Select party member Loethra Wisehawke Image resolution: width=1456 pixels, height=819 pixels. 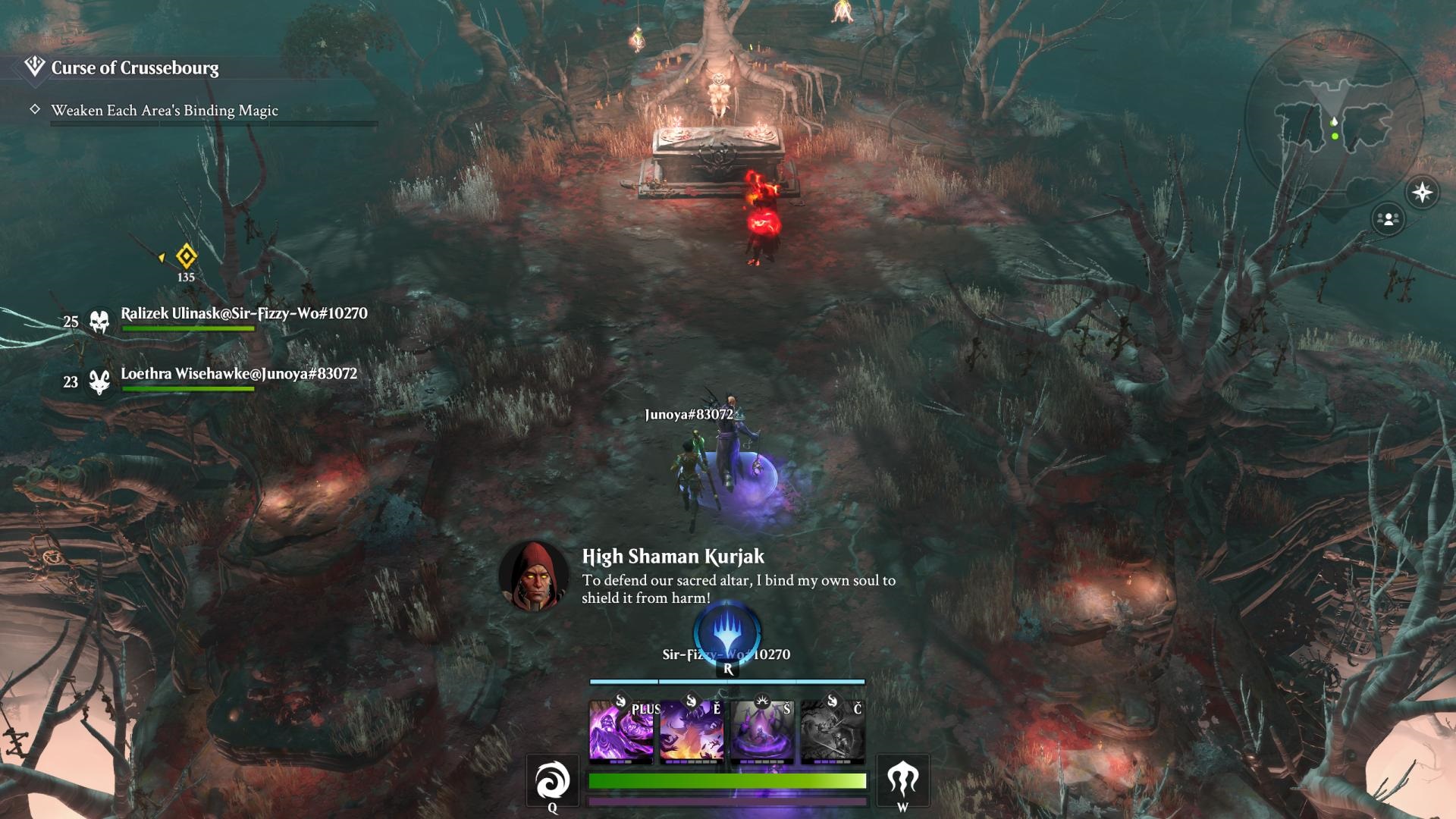pos(238,374)
